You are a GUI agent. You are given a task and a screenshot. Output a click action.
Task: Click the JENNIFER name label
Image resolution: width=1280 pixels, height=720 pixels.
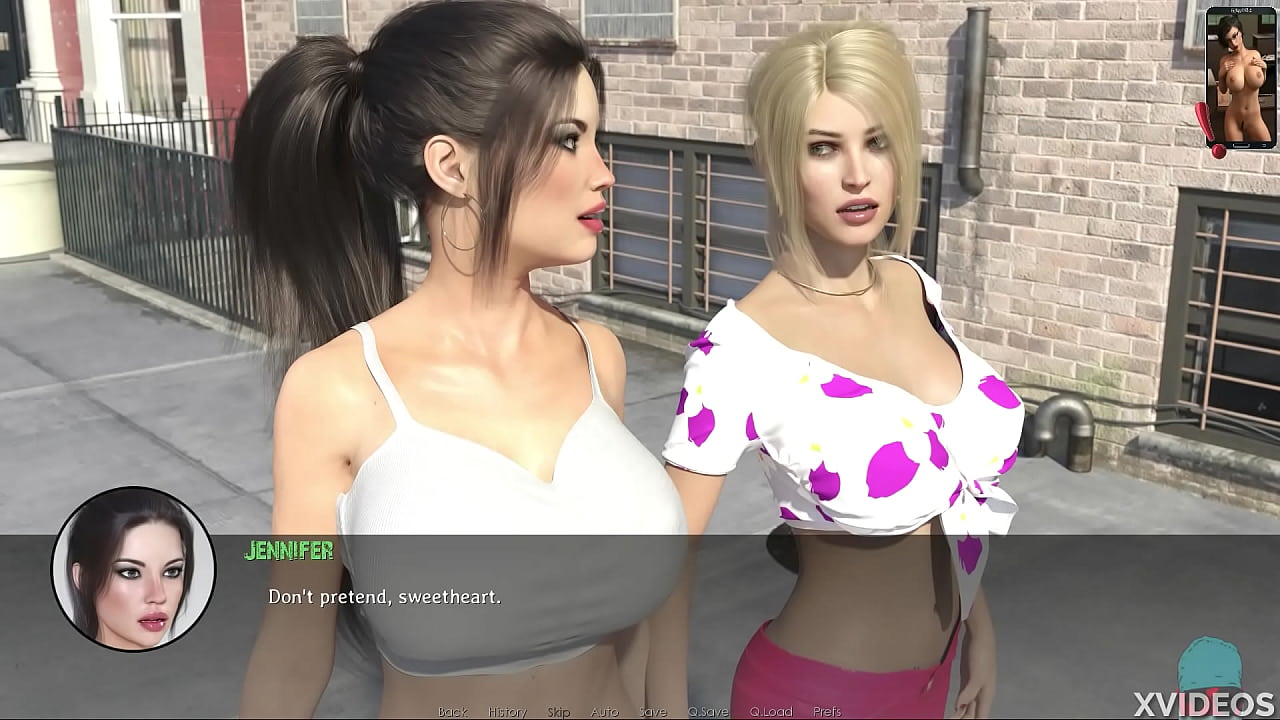288,550
